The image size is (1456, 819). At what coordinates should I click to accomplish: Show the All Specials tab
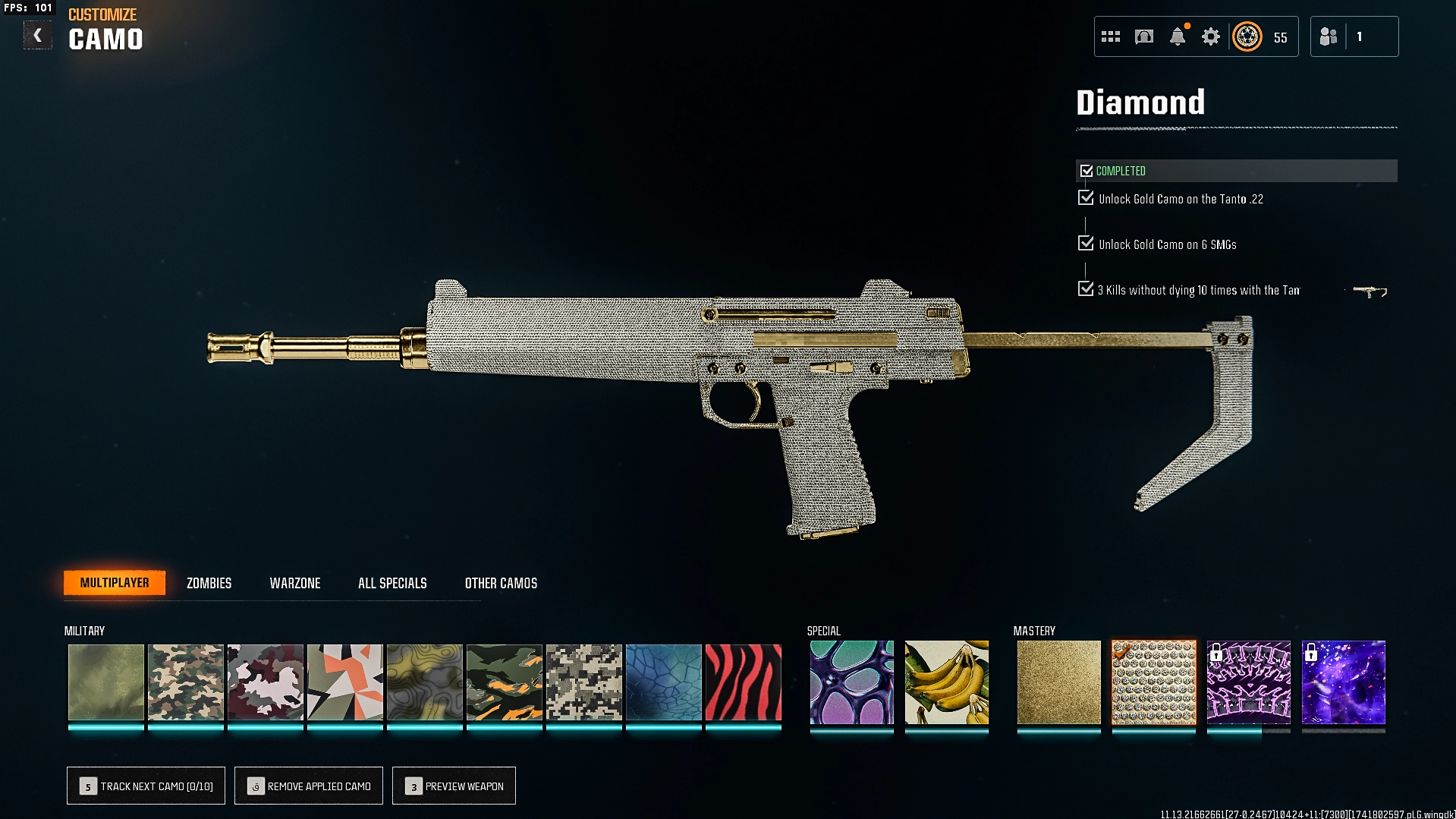click(392, 583)
